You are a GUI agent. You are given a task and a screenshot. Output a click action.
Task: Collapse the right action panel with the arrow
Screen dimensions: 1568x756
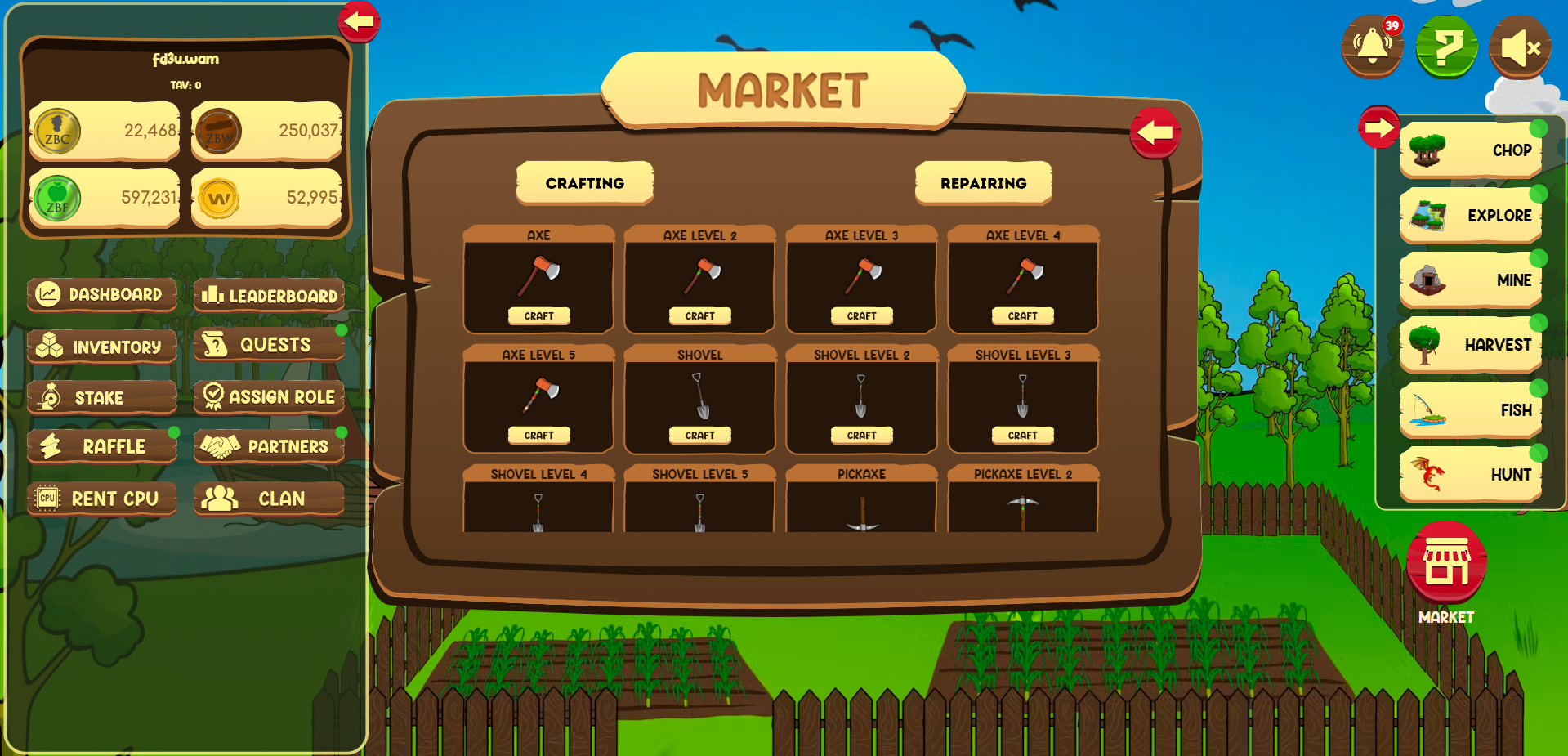pos(1378,127)
